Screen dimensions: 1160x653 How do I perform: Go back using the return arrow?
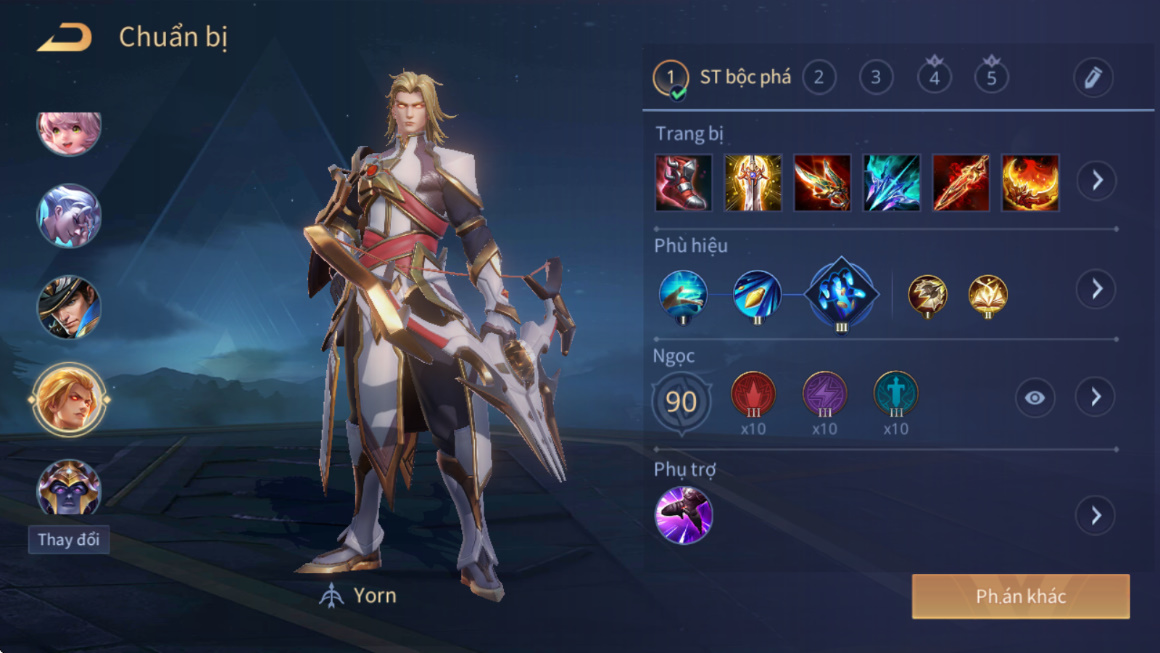[x=65, y=38]
